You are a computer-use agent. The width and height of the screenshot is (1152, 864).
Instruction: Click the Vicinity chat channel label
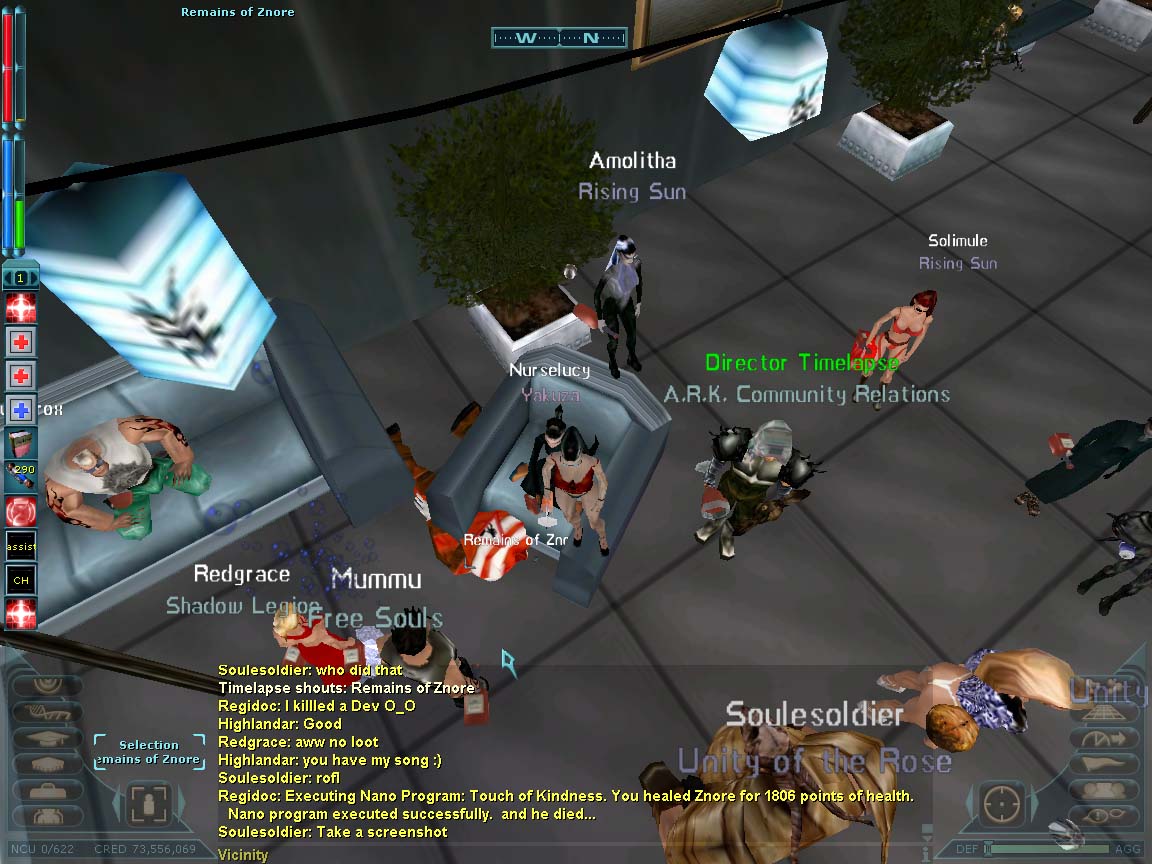click(x=243, y=855)
